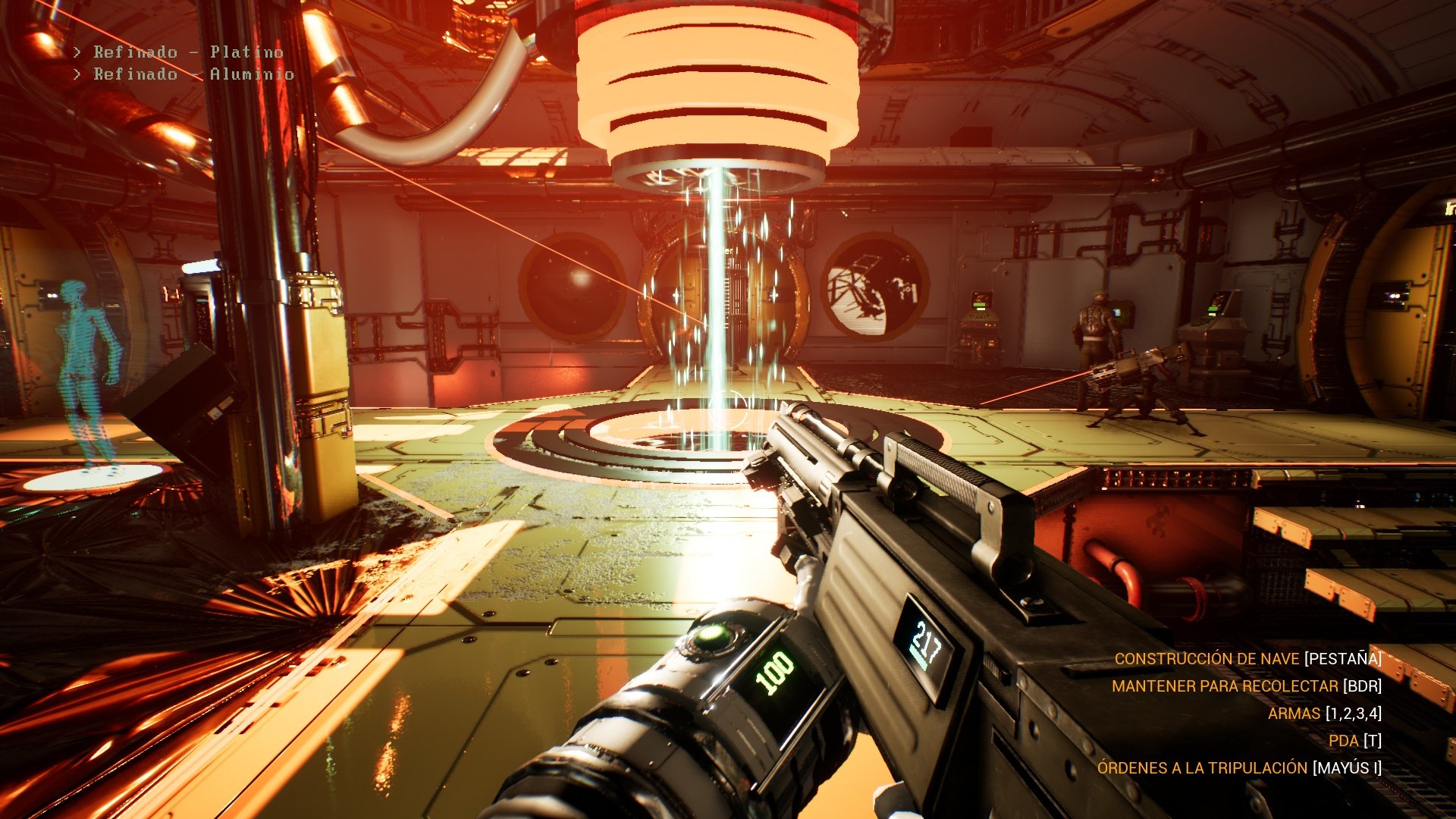Click the weapon display showing 217
This screenshot has height=819, width=1456.
(x=927, y=642)
